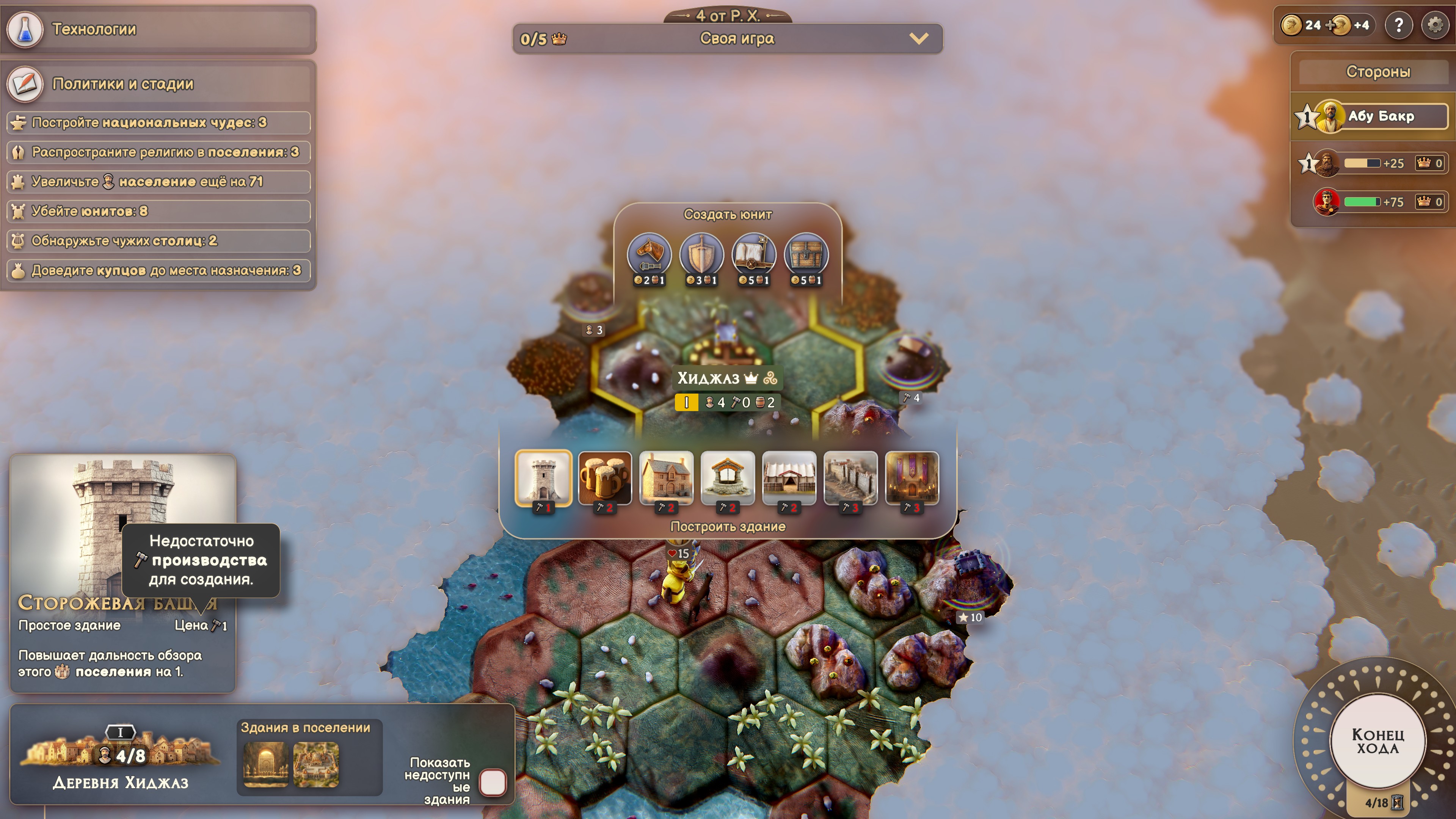Create the treasure chest merchant unit
Screen dimensions: 1456x819
806,255
